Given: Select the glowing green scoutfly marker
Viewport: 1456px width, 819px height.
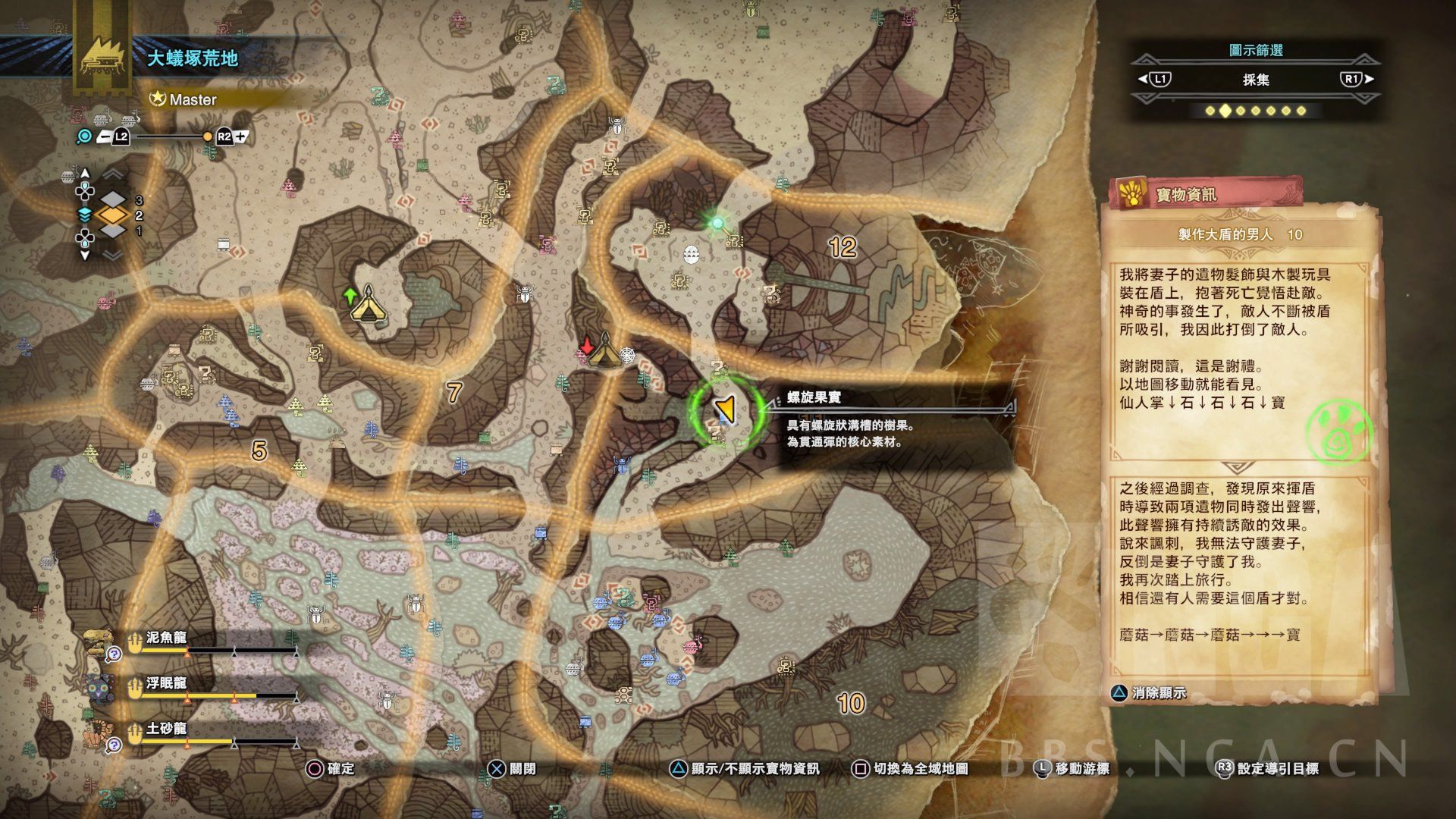Looking at the screenshot, I should [x=717, y=223].
